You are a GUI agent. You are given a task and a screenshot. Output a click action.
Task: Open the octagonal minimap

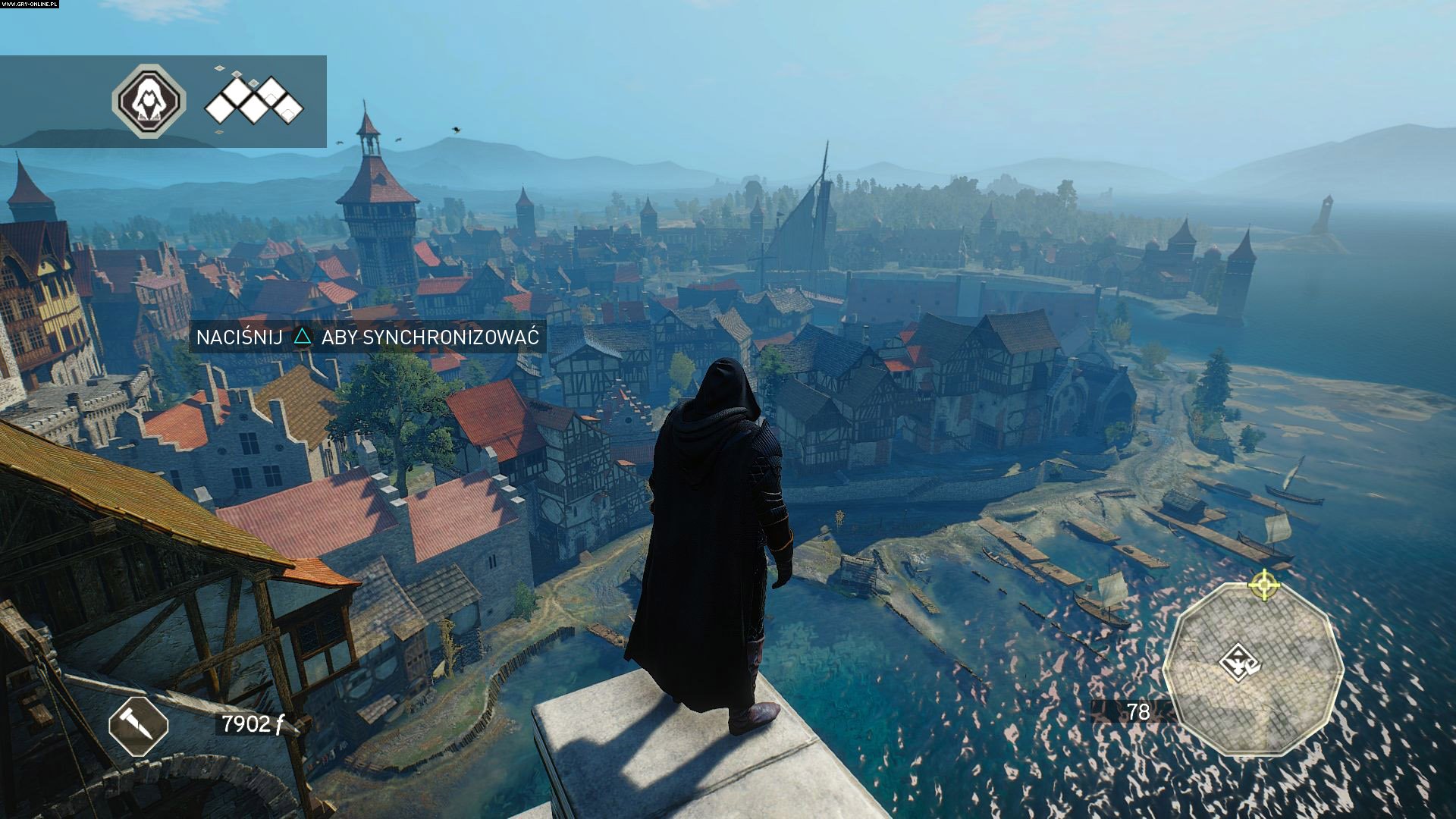1253,669
